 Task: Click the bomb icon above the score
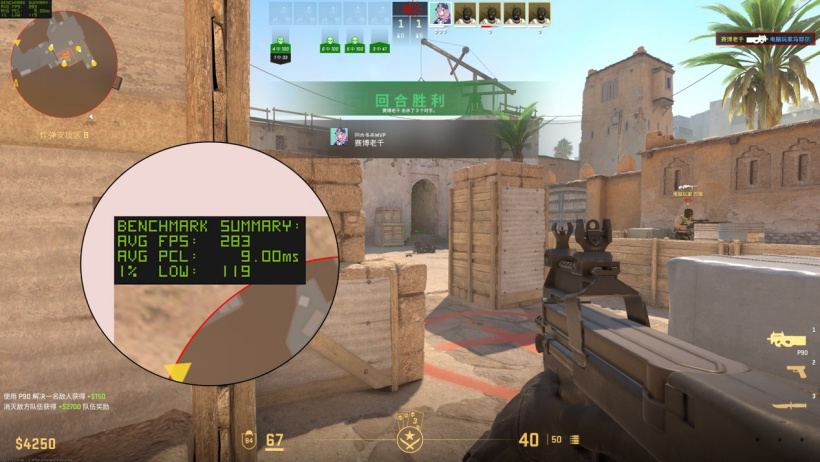408,8
